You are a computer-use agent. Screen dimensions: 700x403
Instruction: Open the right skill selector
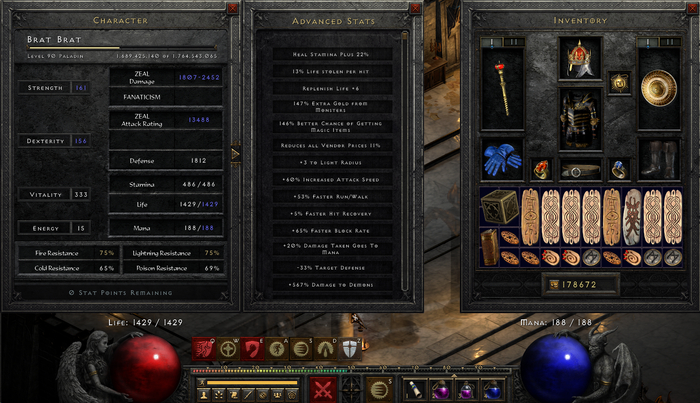(x=379, y=389)
